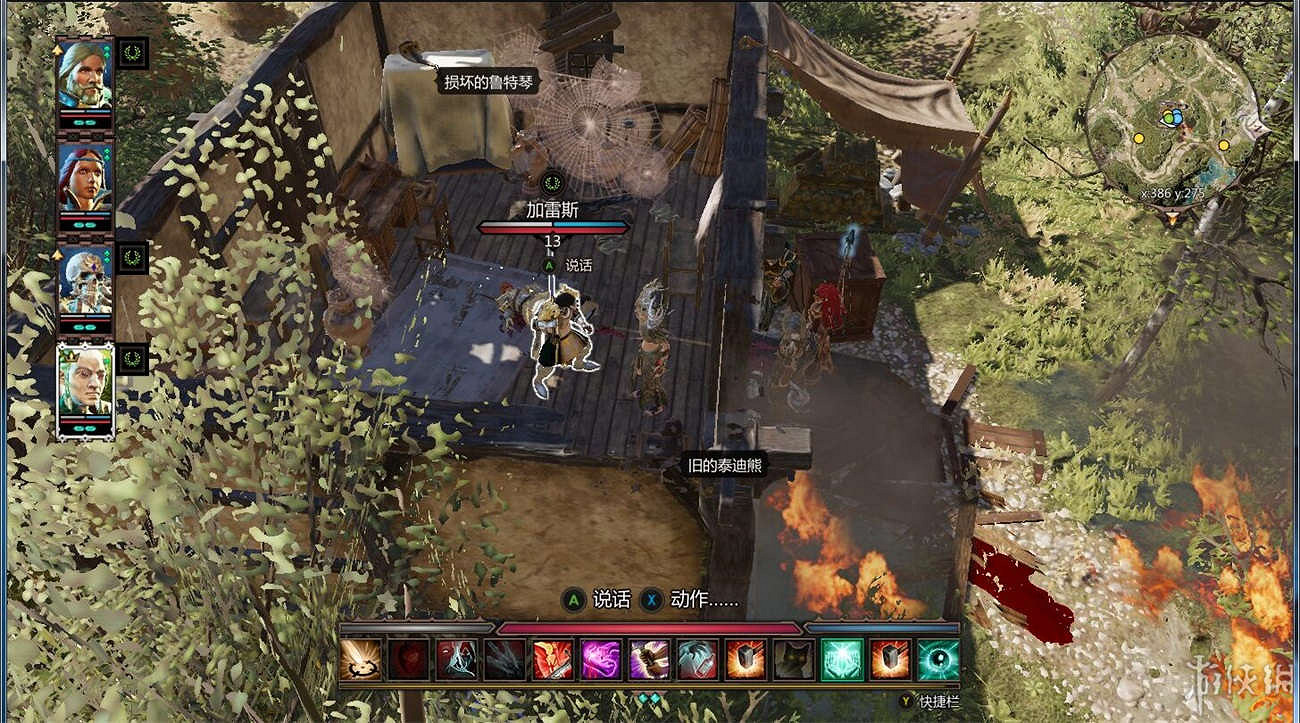Use the red flaming sword skill
This screenshot has width=1300, height=723.
coord(553,660)
